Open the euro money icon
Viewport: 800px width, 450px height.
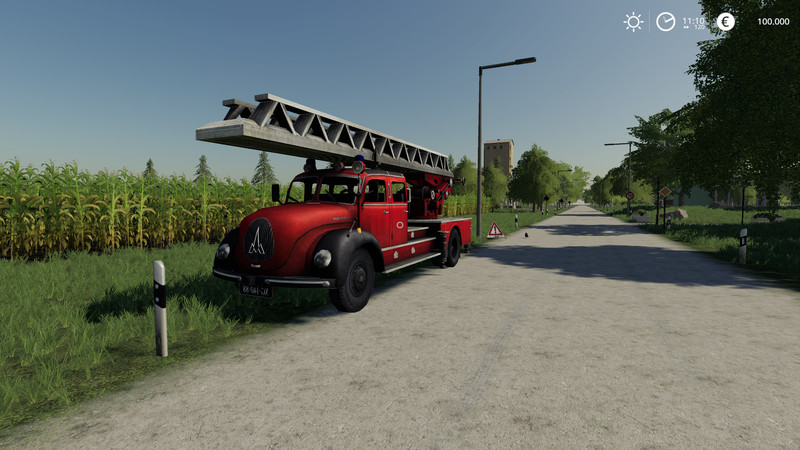pyautogui.click(x=725, y=21)
